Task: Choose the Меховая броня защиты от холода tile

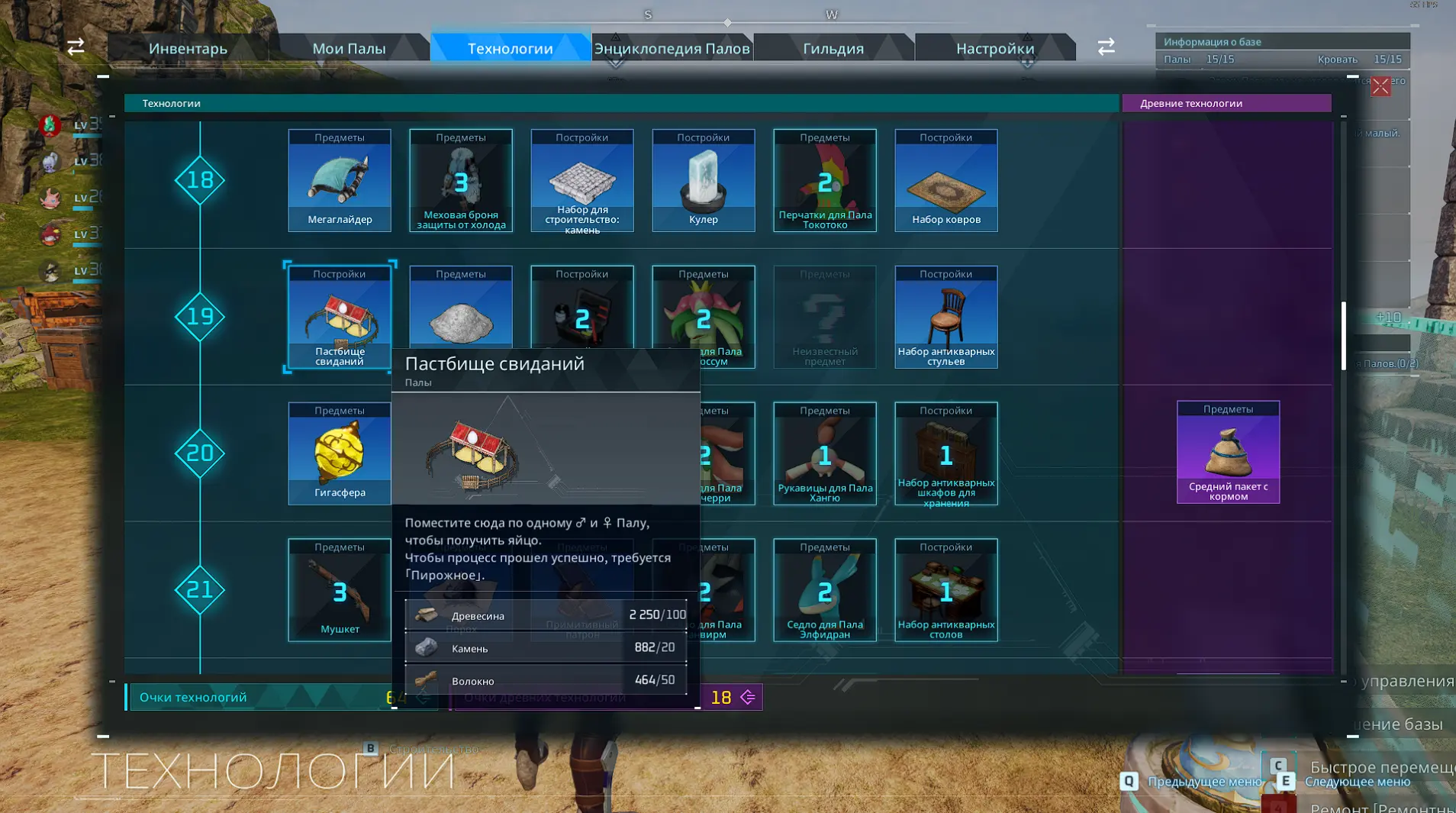Action: click(x=461, y=181)
